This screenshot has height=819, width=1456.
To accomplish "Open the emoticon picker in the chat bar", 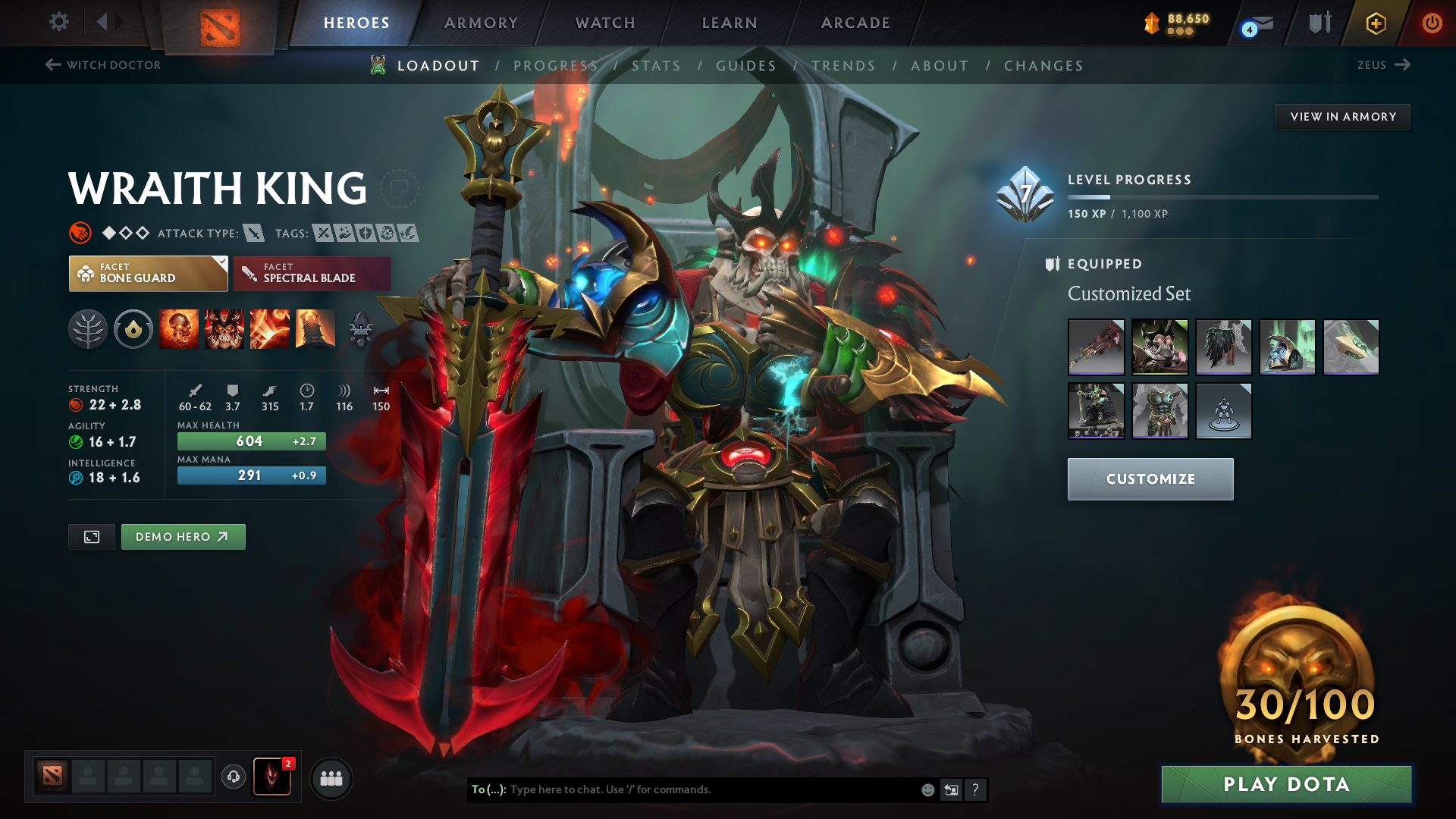I will [x=927, y=789].
